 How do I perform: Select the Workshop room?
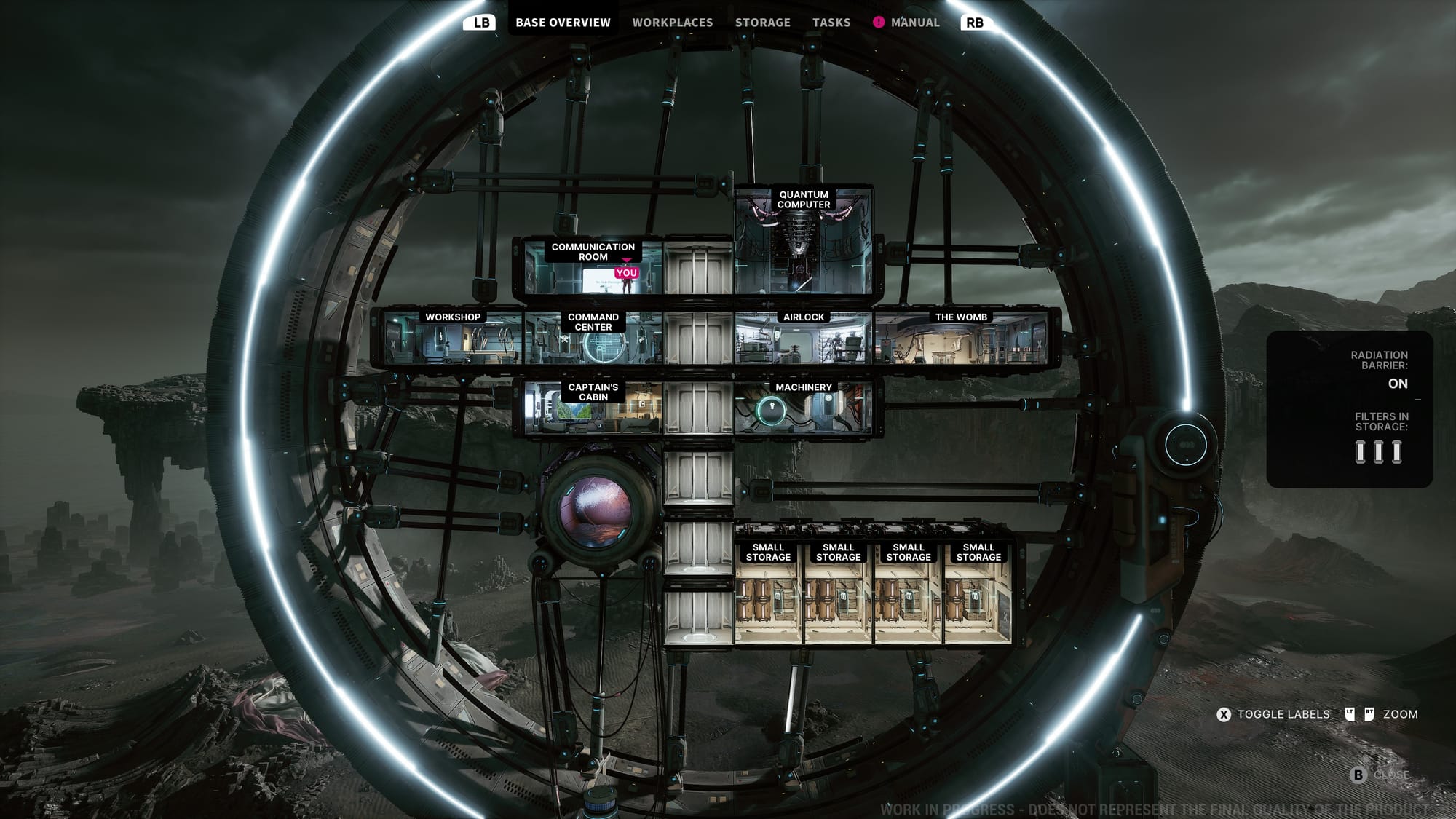tap(452, 339)
